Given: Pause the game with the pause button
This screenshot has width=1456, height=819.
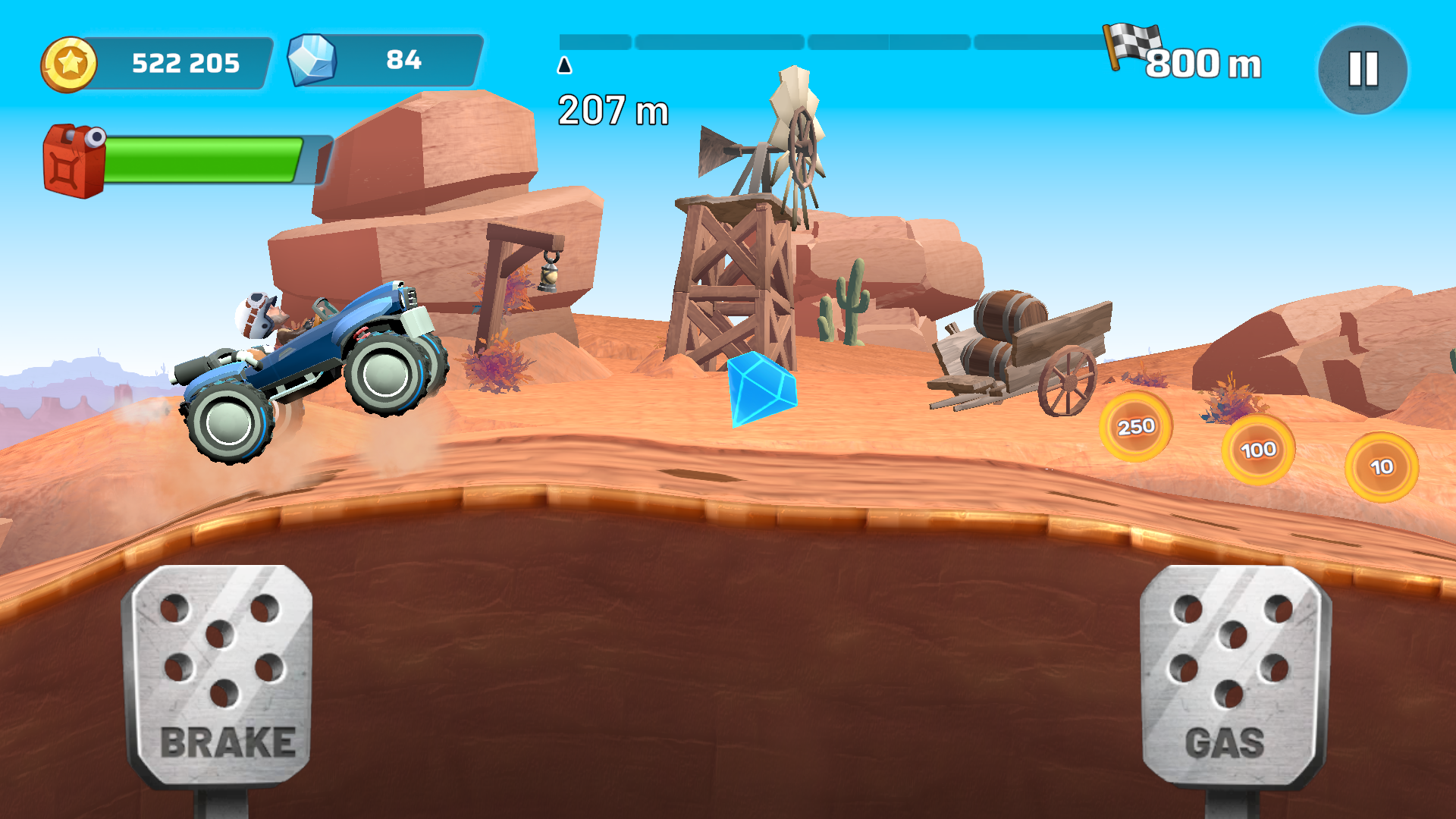Looking at the screenshot, I should coord(1363,69).
